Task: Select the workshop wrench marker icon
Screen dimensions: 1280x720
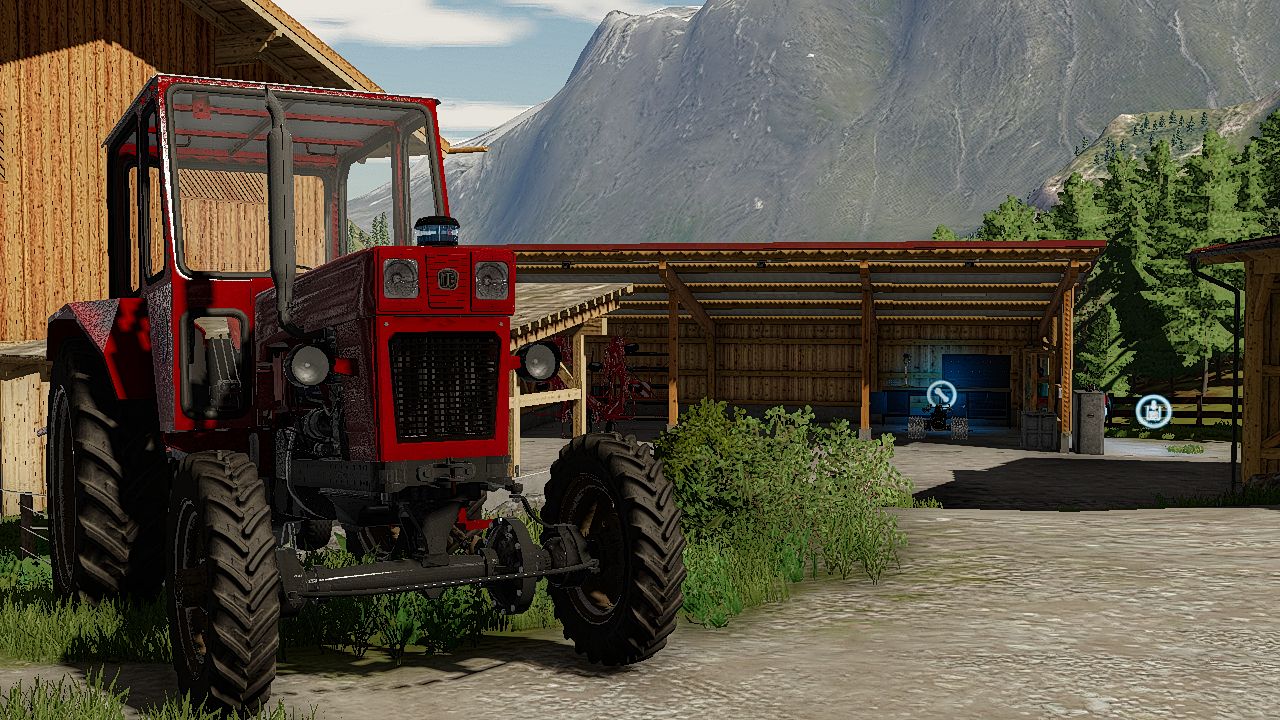Action: click(x=940, y=395)
